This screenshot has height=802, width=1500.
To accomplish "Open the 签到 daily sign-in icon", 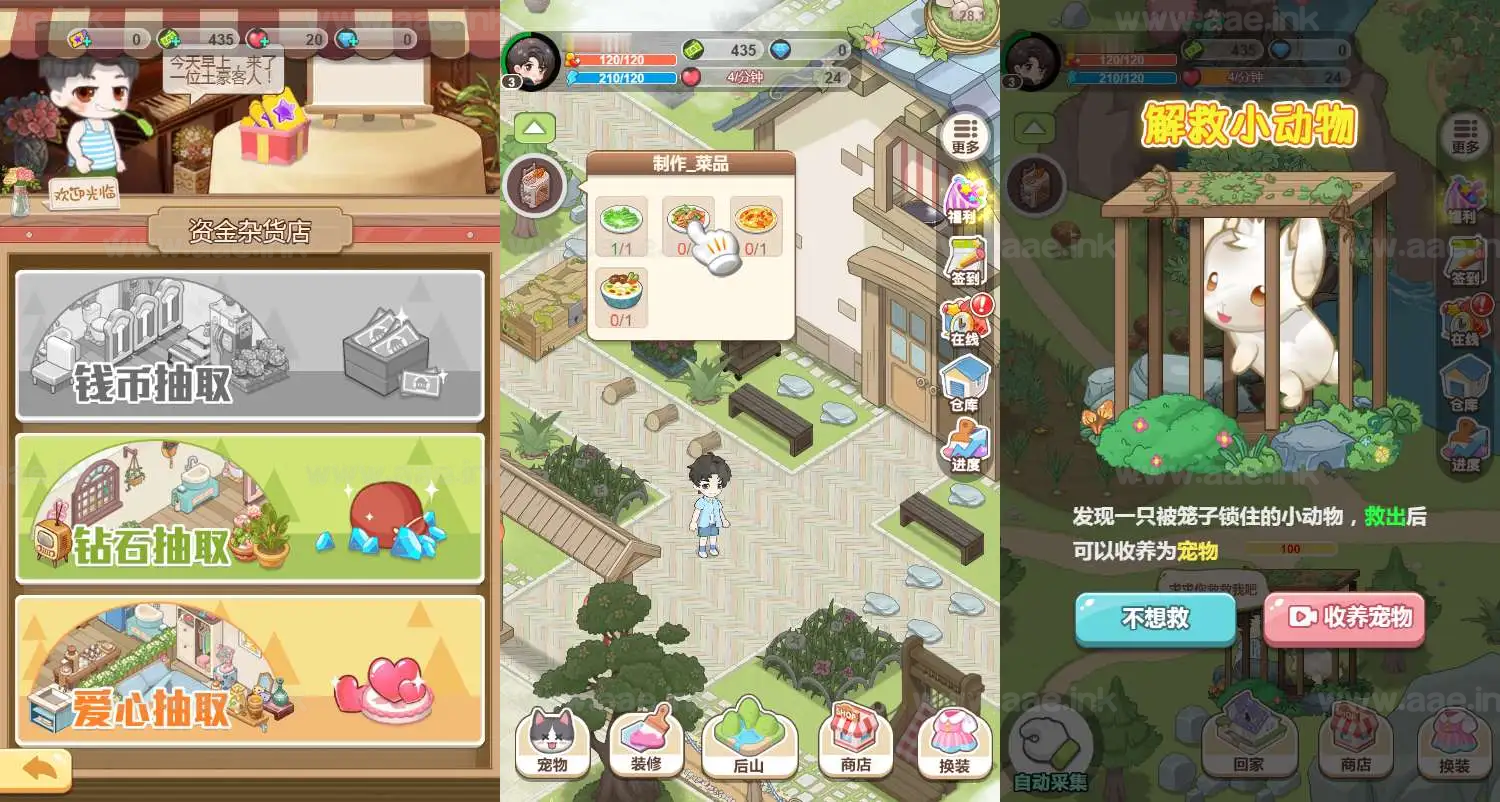I will [965, 262].
